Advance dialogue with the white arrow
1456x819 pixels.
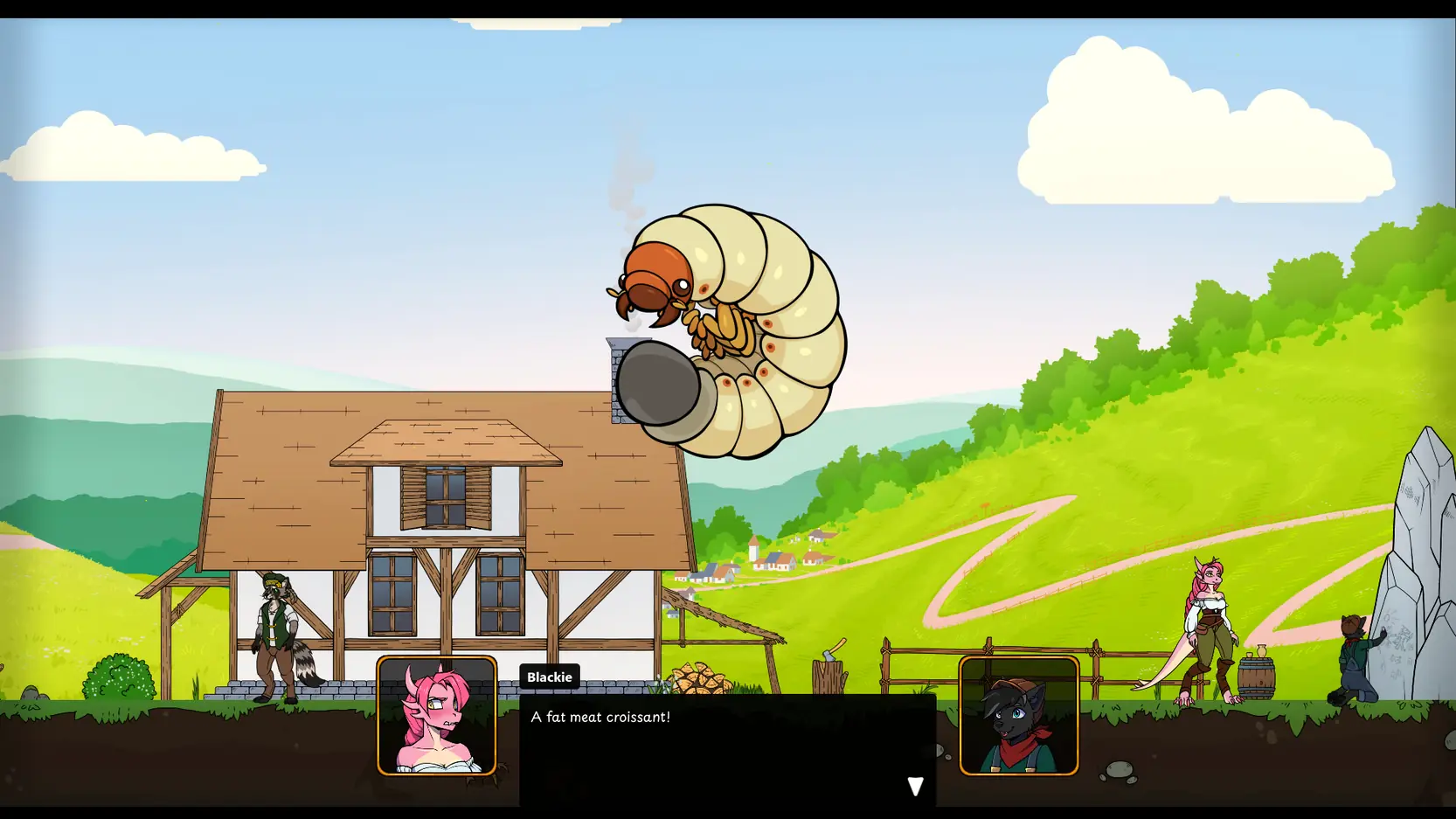(x=914, y=786)
